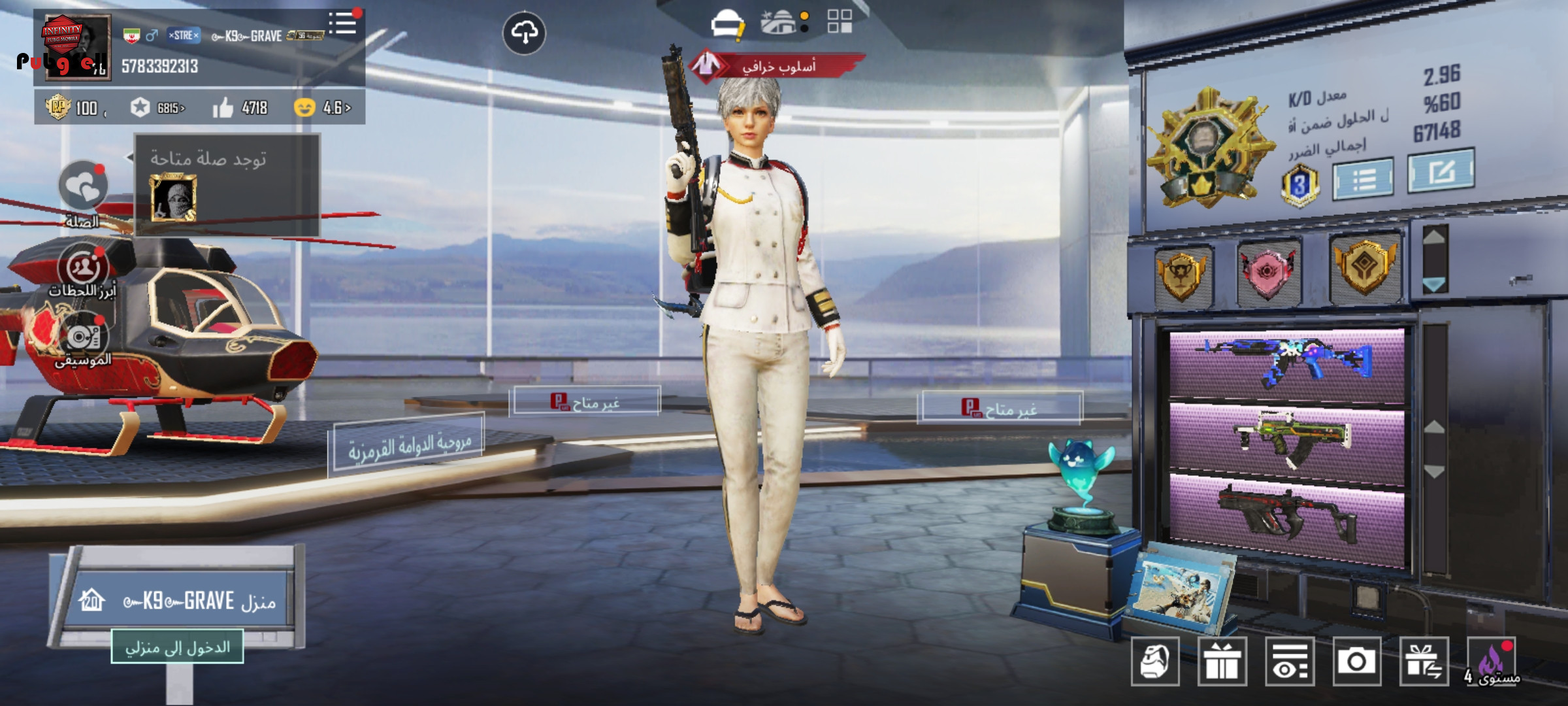Open the hamburger list menu icon
The width and height of the screenshot is (1568, 706).
342,24
